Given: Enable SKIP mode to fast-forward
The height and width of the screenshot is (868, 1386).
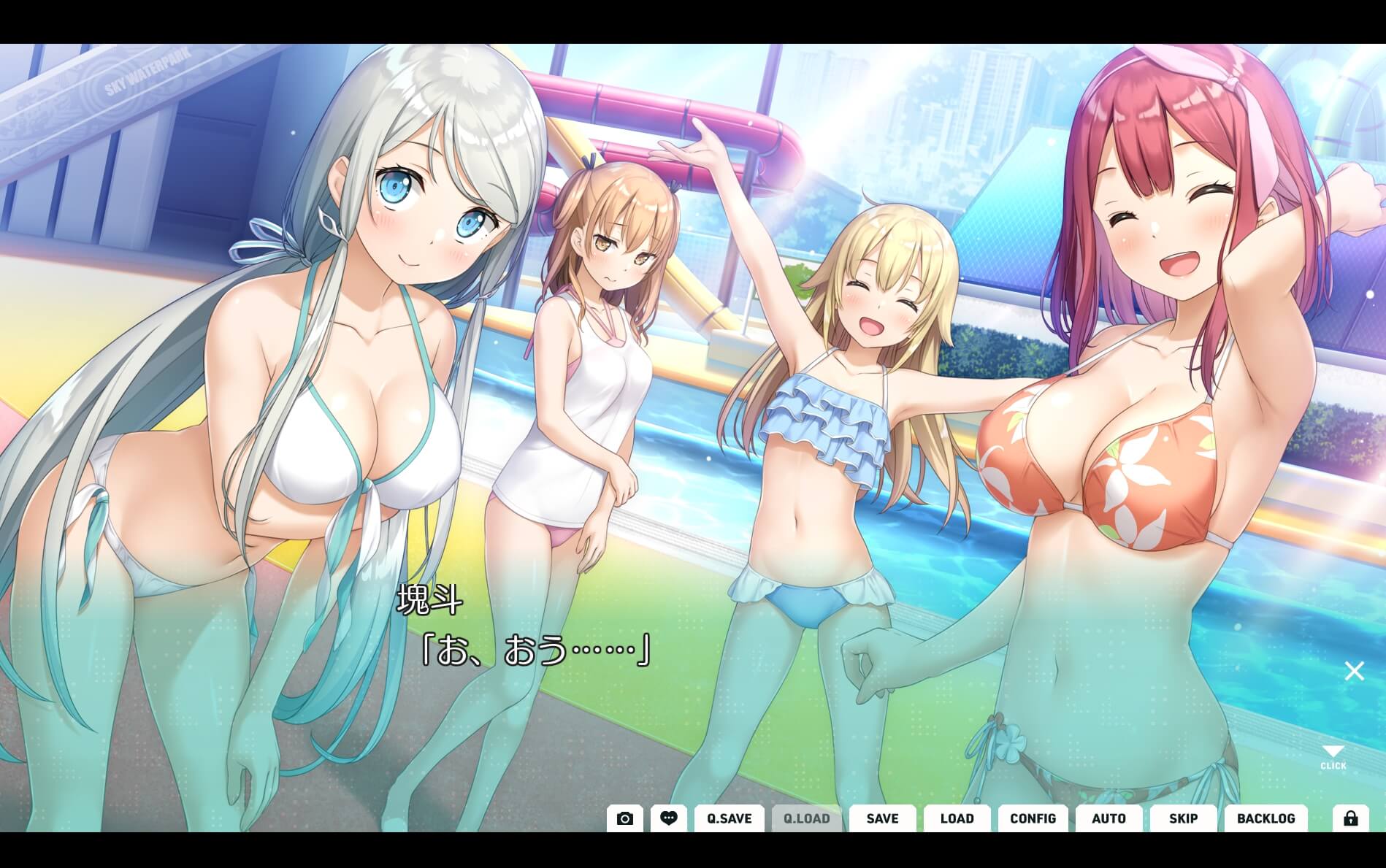Looking at the screenshot, I should (1184, 818).
